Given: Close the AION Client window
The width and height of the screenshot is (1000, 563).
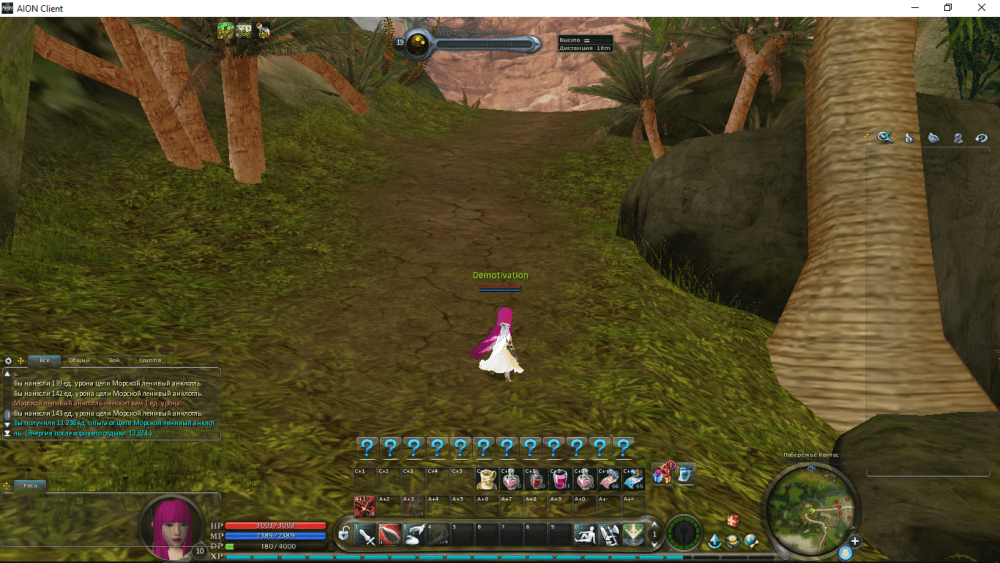Looking at the screenshot, I should coord(982,8).
